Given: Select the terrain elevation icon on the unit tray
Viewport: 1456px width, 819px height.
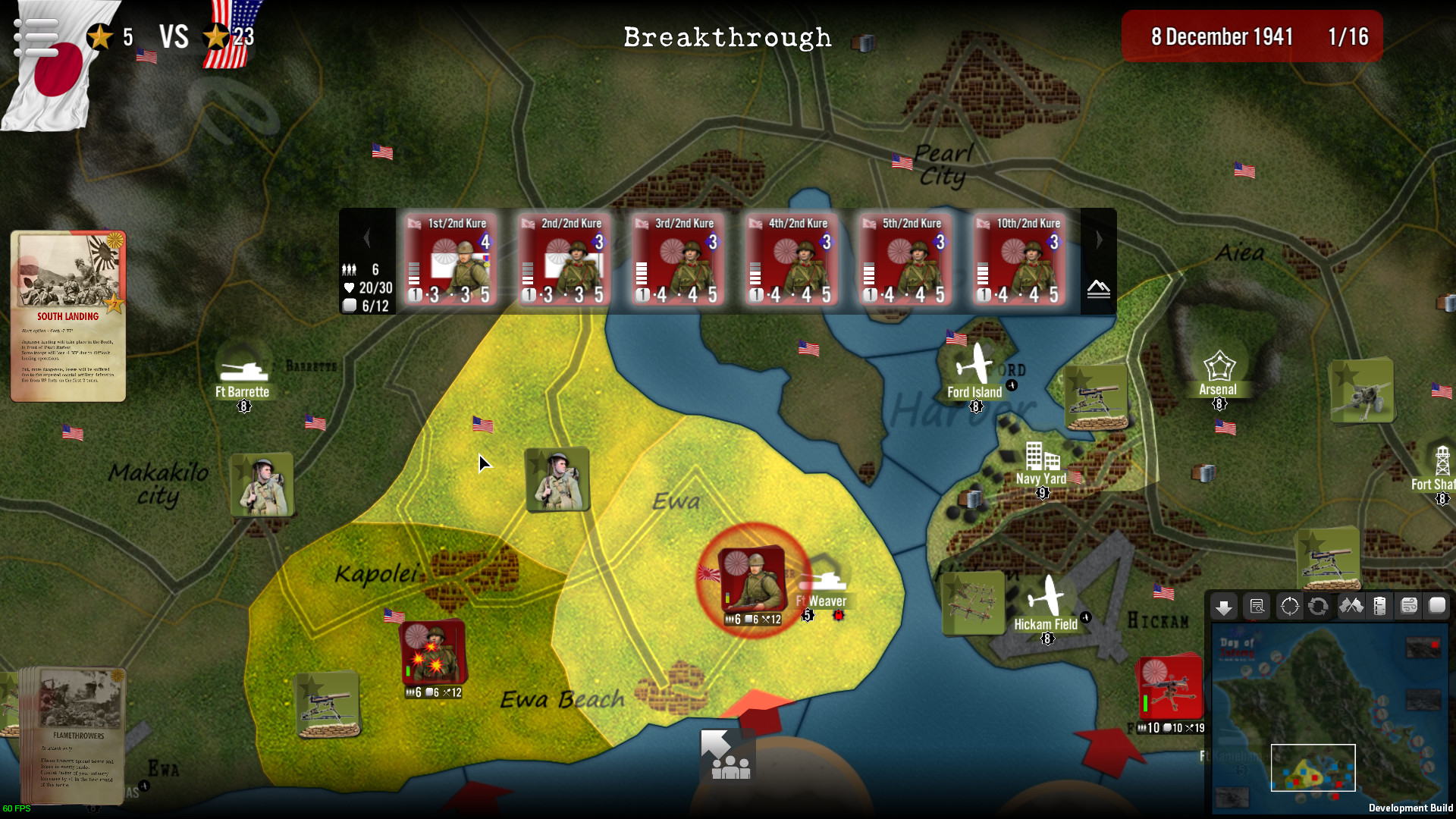Looking at the screenshot, I should click(1097, 288).
